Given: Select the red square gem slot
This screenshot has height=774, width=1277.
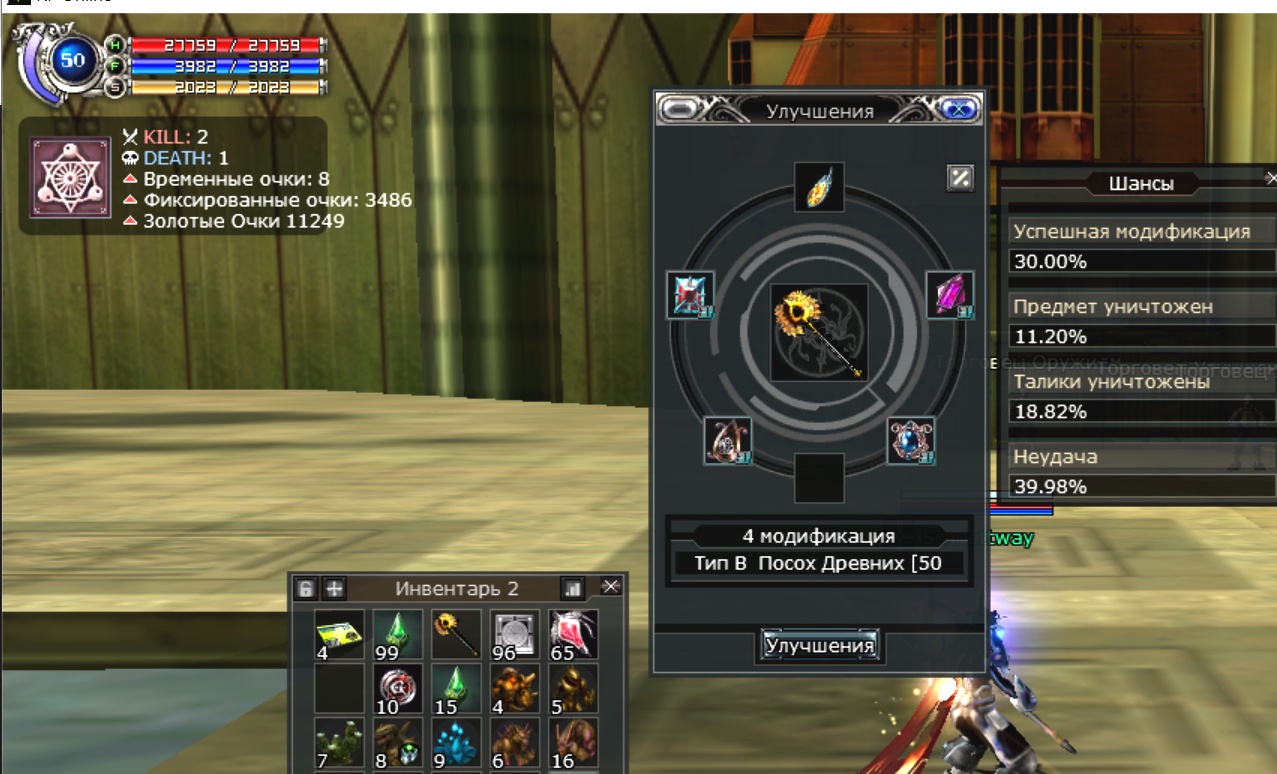Looking at the screenshot, I should 691,296.
